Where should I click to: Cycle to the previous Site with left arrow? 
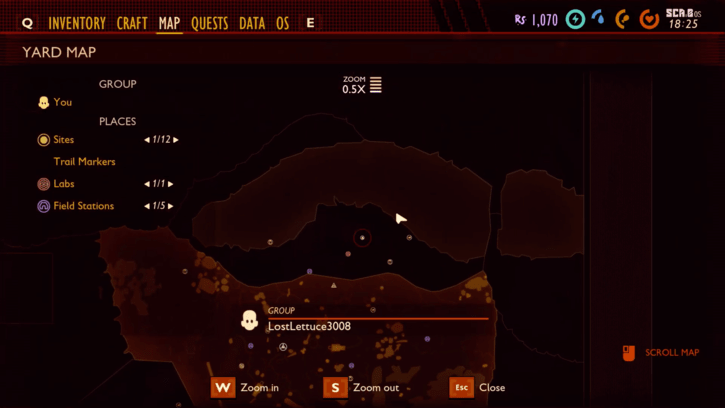[x=147, y=140]
